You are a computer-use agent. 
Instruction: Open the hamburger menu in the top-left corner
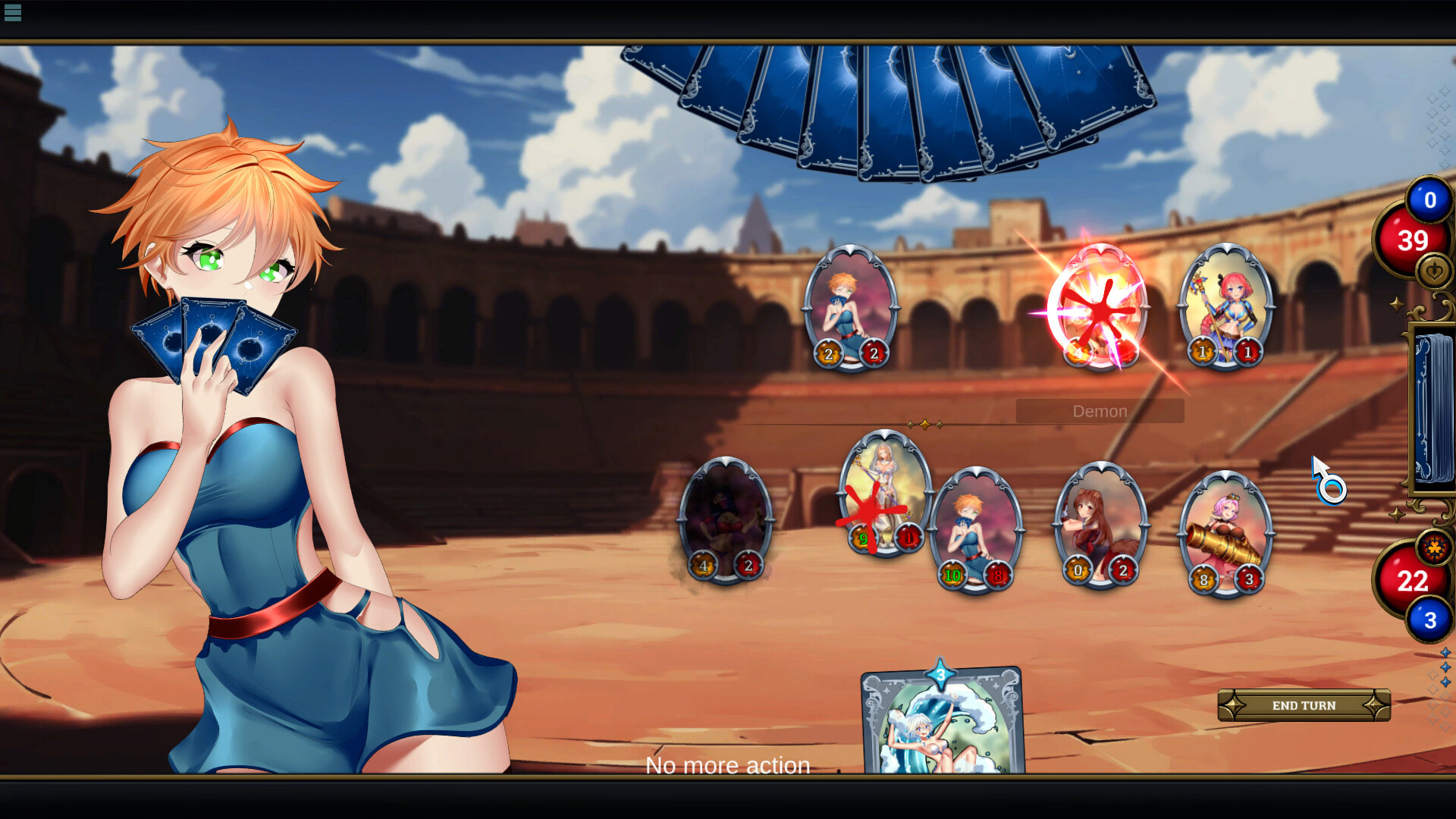pyautogui.click(x=12, y=12)
